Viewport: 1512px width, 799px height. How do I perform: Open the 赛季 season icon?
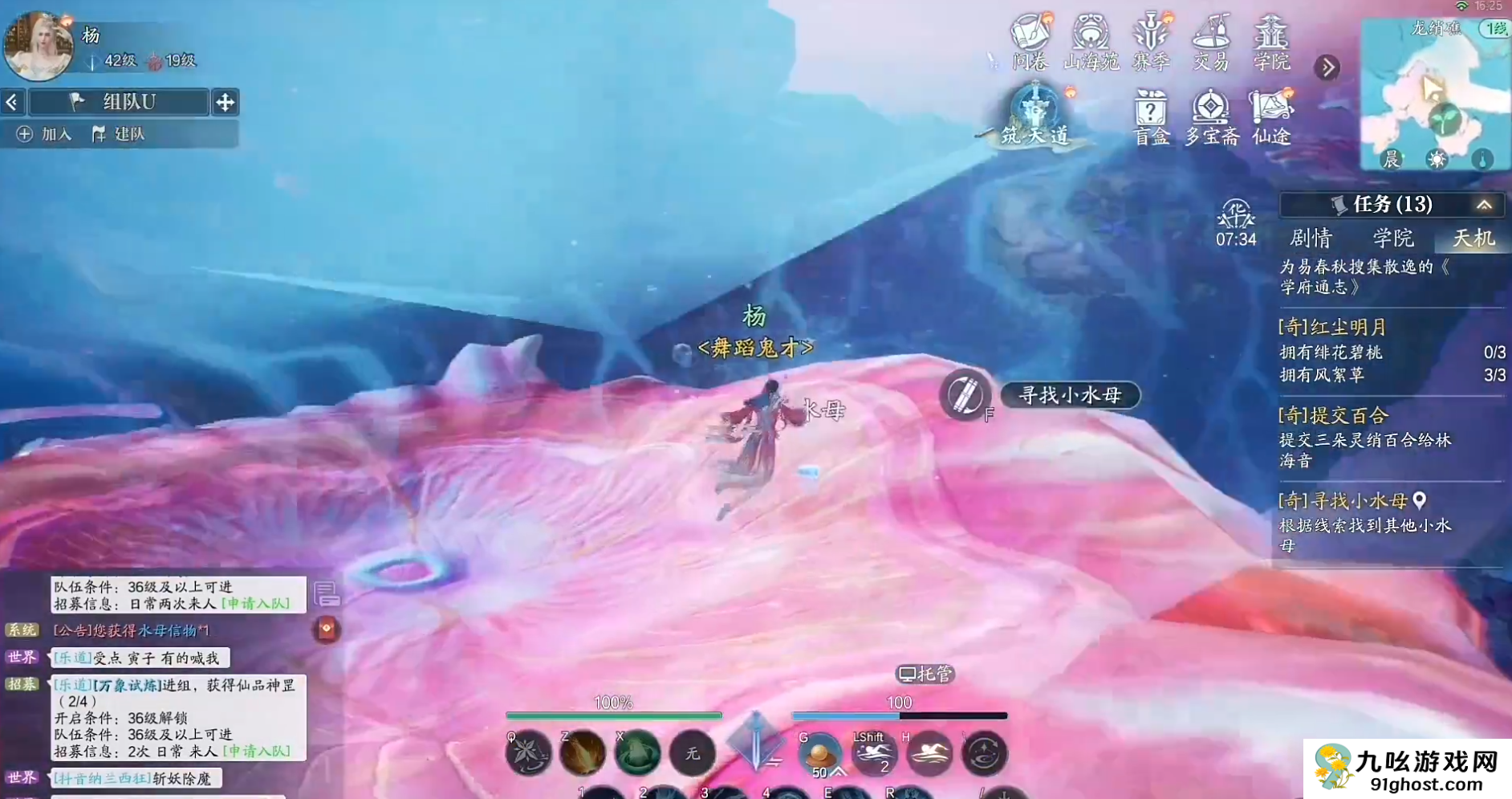pyautogui.click(x=1151, y=42)
